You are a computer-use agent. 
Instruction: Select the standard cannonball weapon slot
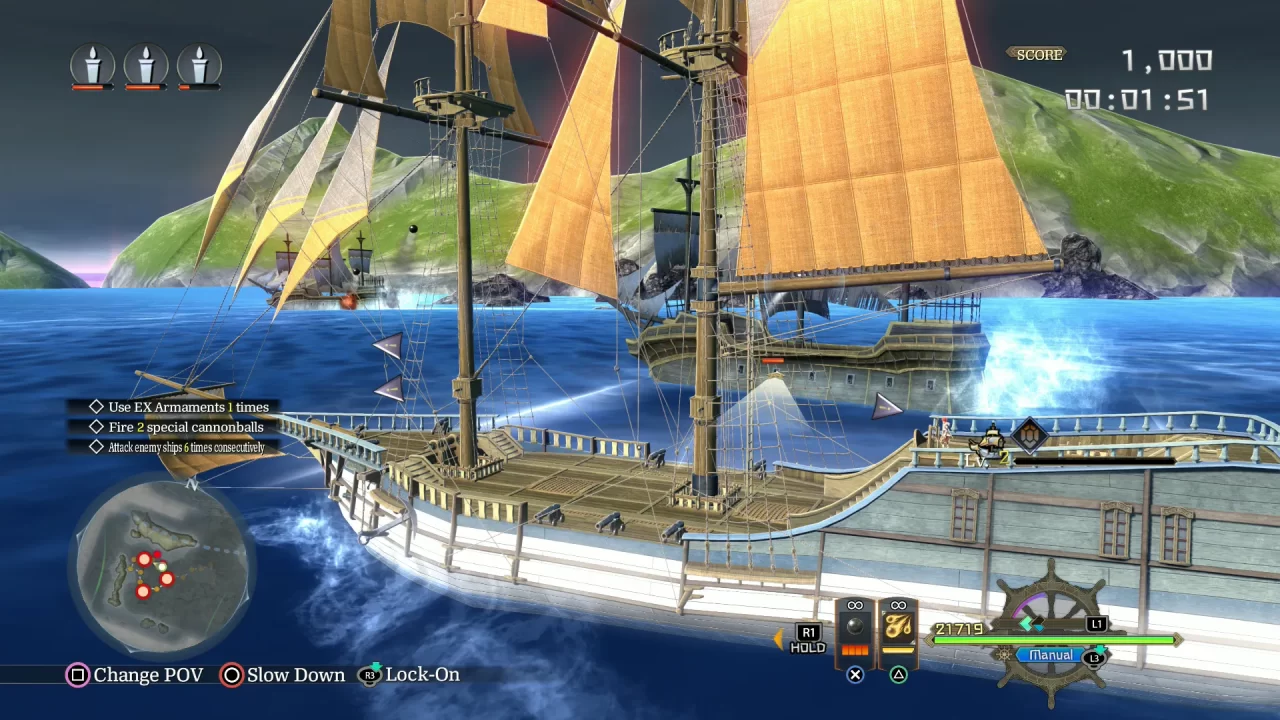click(854, 632)
